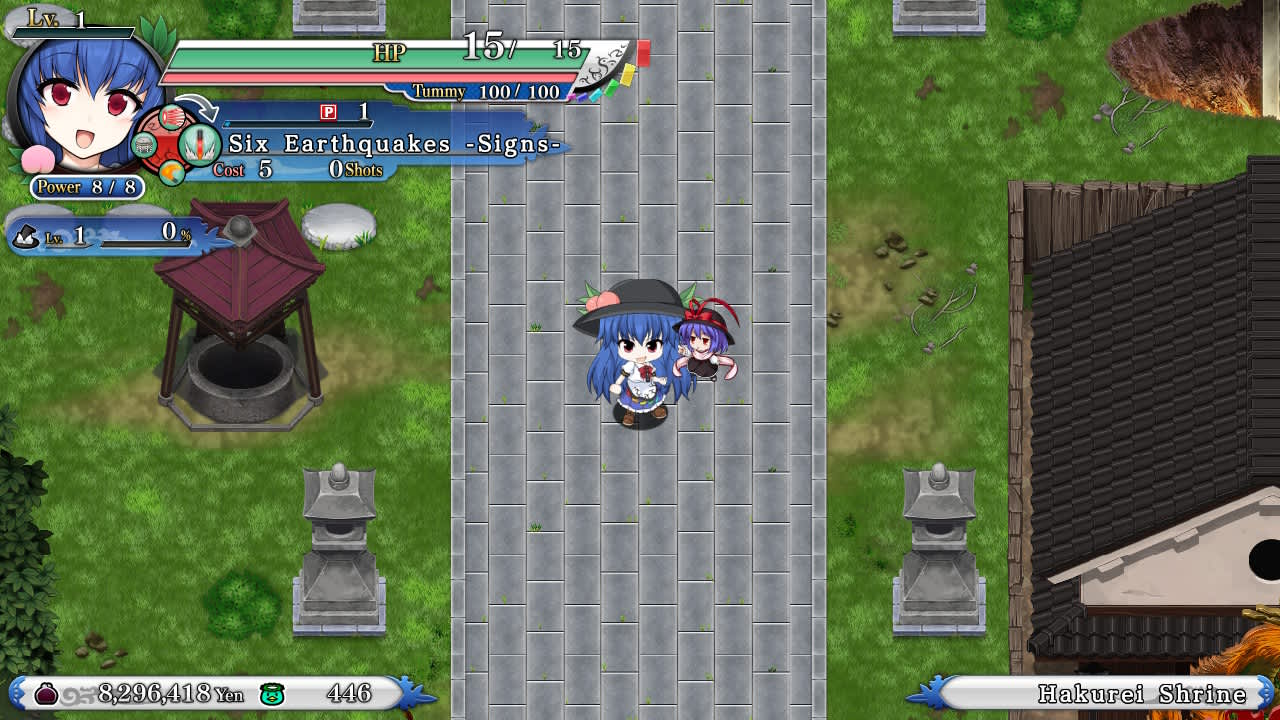Click the large equipped danmaku skill icon
Image resolution: width=1280 pixels, height=720 pixels.
(199, 145)
